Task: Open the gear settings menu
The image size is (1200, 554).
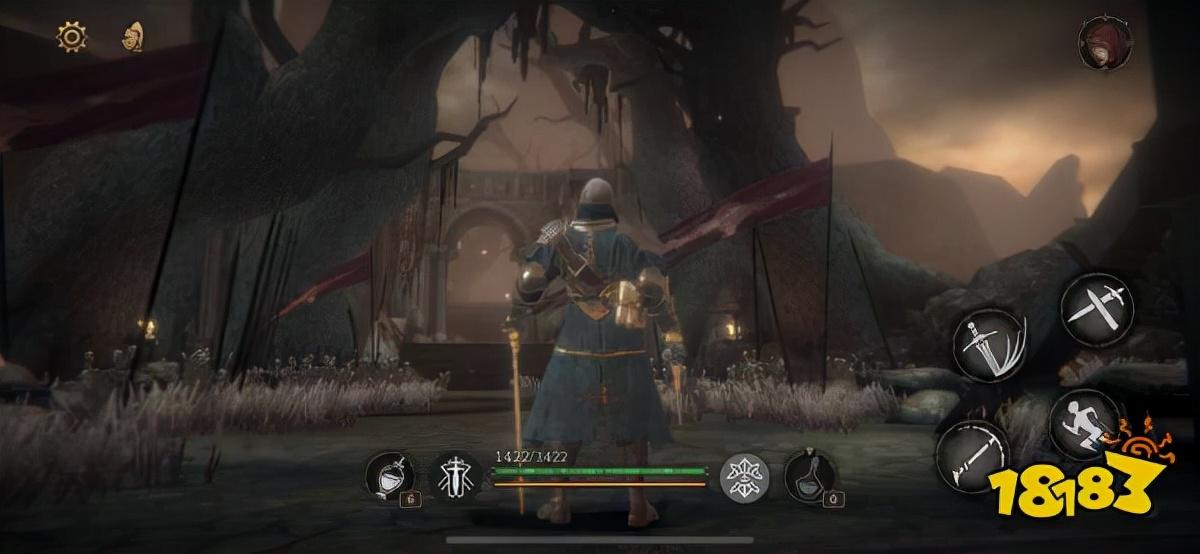Action: [x=72, y=38]
